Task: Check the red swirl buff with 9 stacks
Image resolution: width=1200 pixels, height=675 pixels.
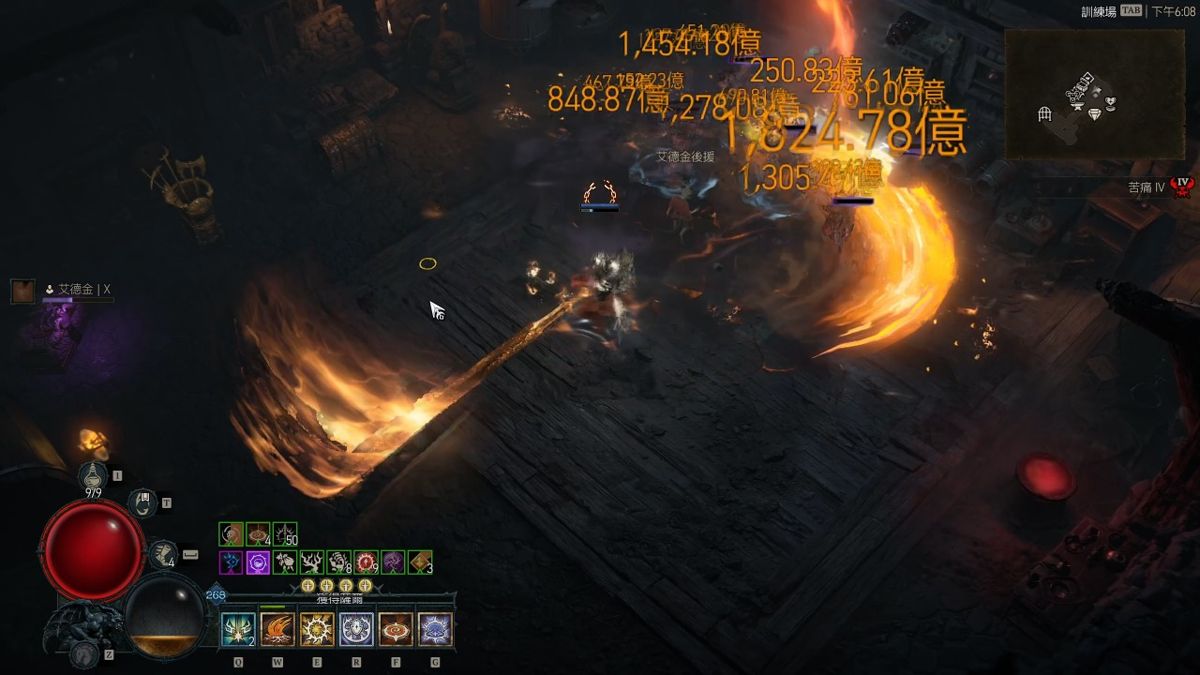Action: tap(366, 563)
